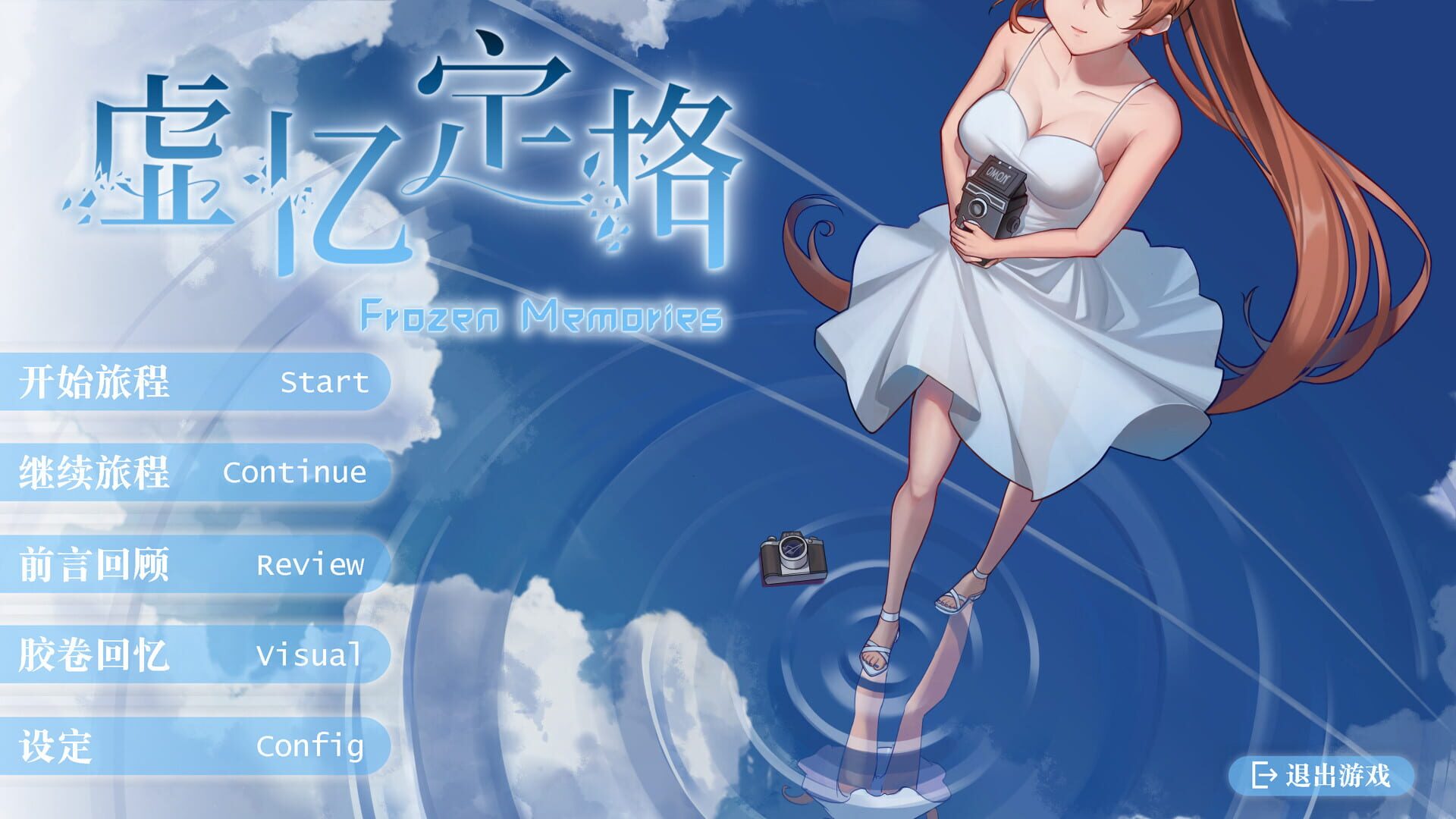Click 设定 at the bottom of the menu
This screenshot has height=819, width=1456.
tap(57, 747)
